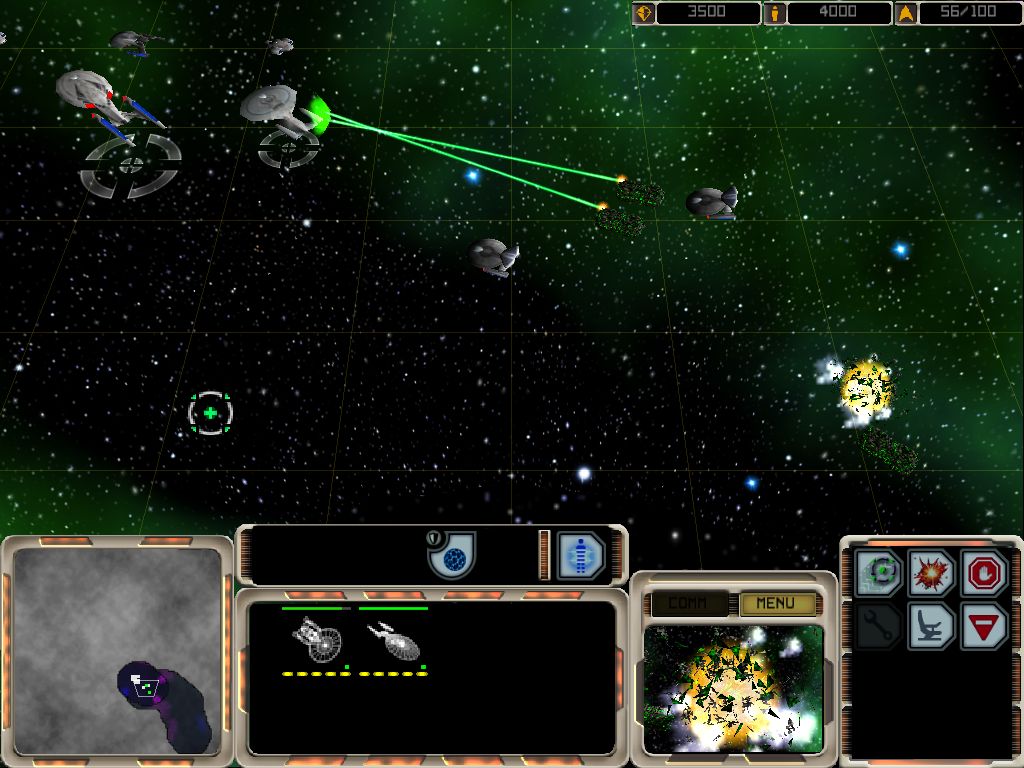1024x768 pixels.
Task: Open the MENU button
Action: [775, 603]
